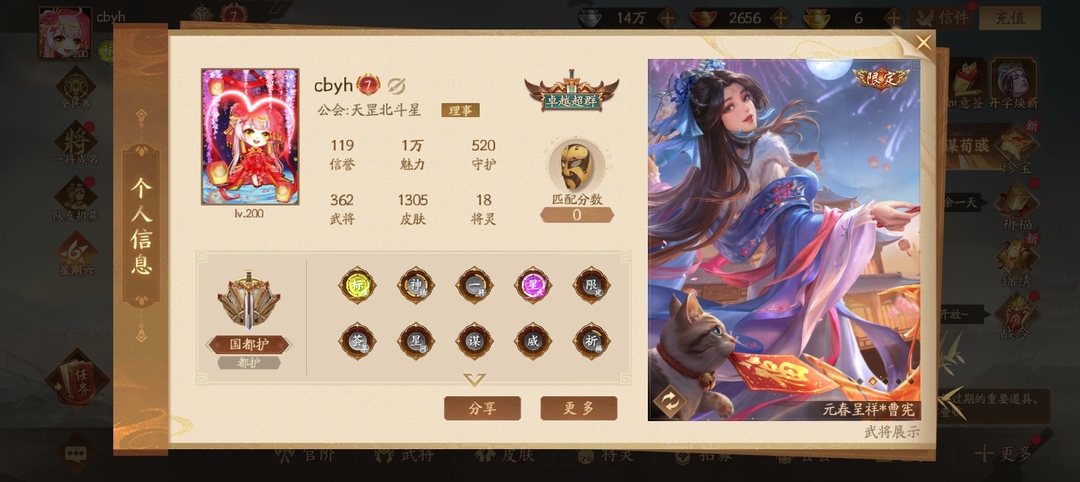Select the 谋 badge icon
The width and height of the screenshot is (1080, 482).
pos(474,341)
